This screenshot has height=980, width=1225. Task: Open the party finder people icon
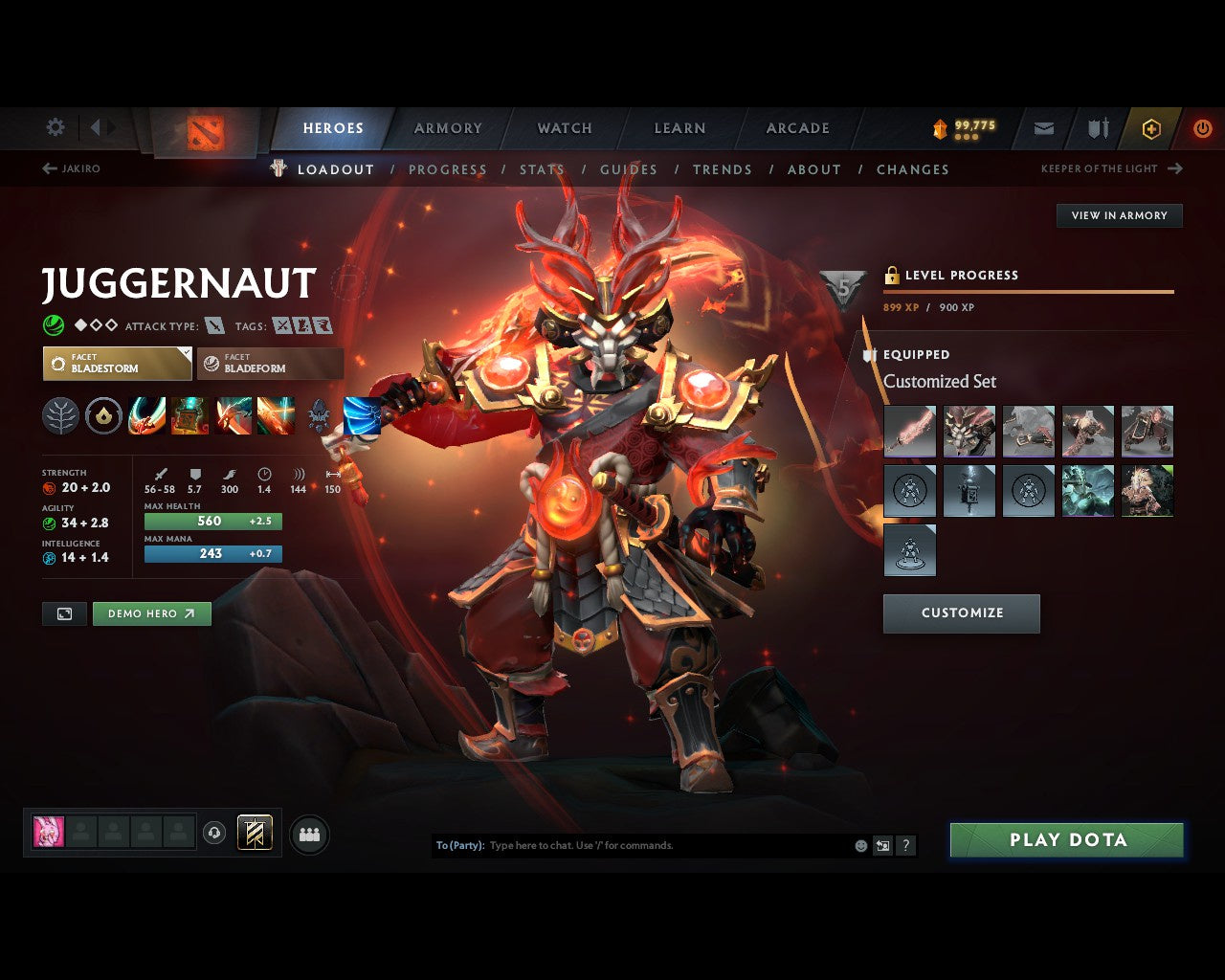tap(309, 833)
